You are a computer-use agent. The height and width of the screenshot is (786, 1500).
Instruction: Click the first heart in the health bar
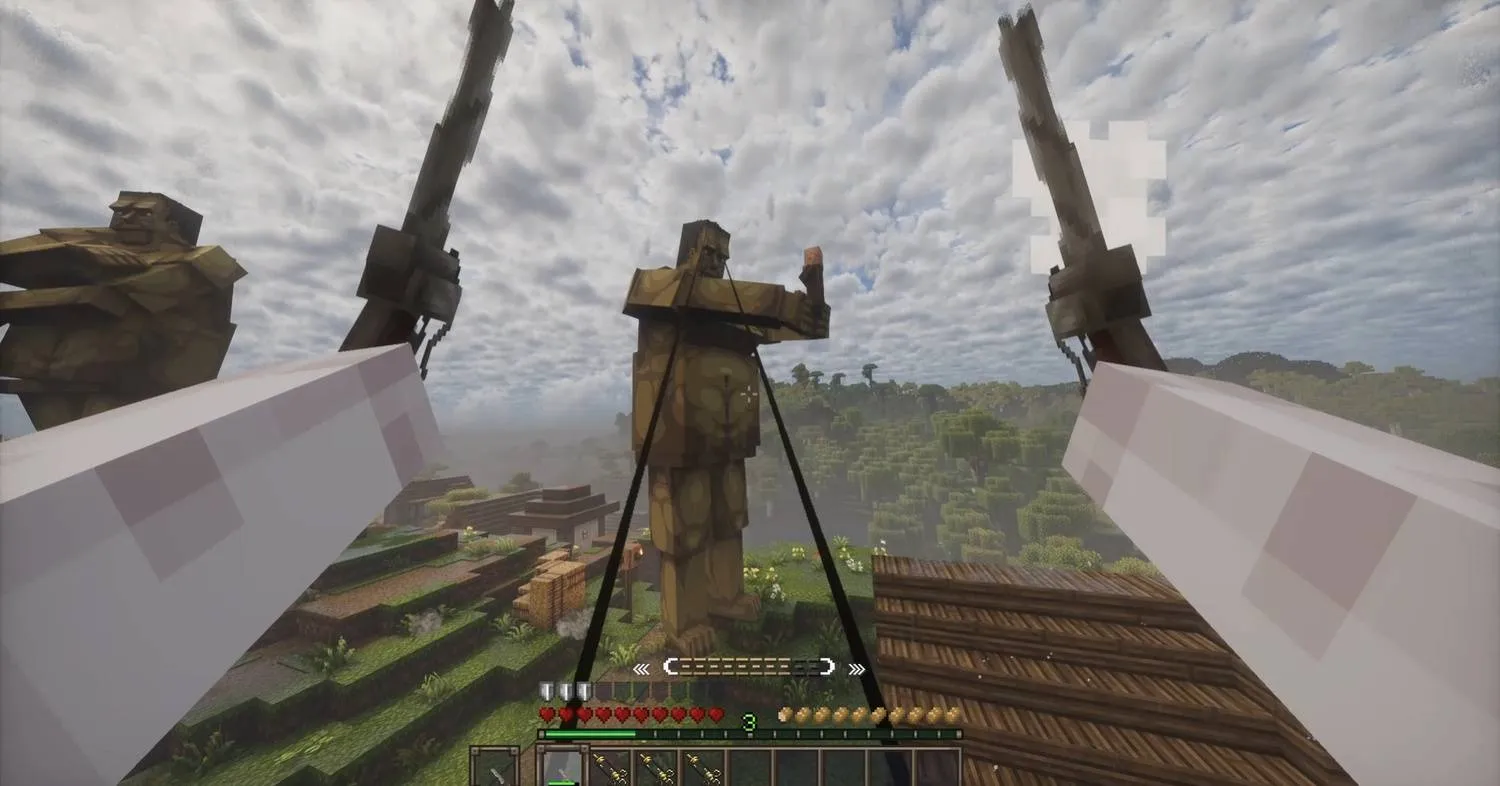(548, 715)
